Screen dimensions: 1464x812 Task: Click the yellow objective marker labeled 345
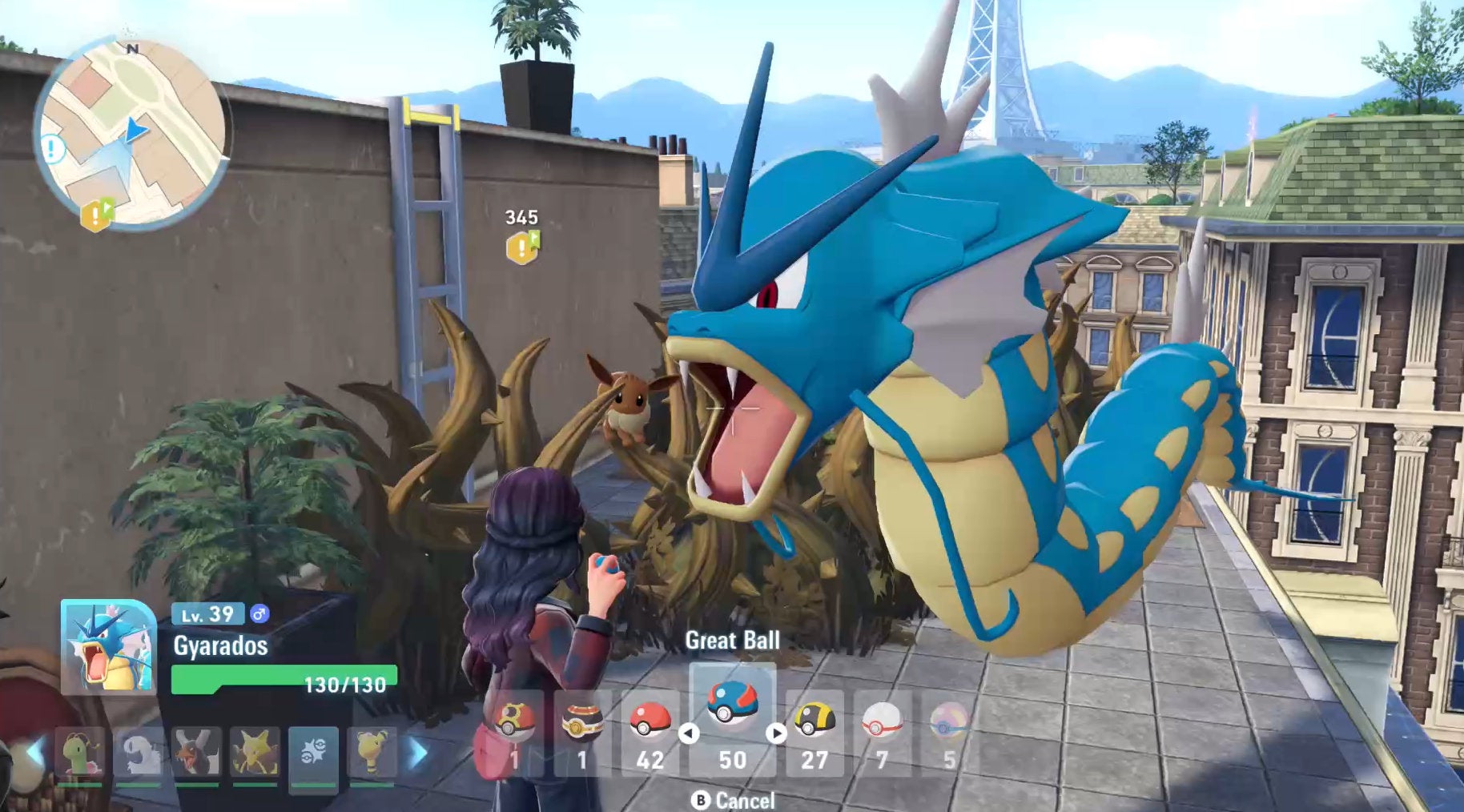522,247
